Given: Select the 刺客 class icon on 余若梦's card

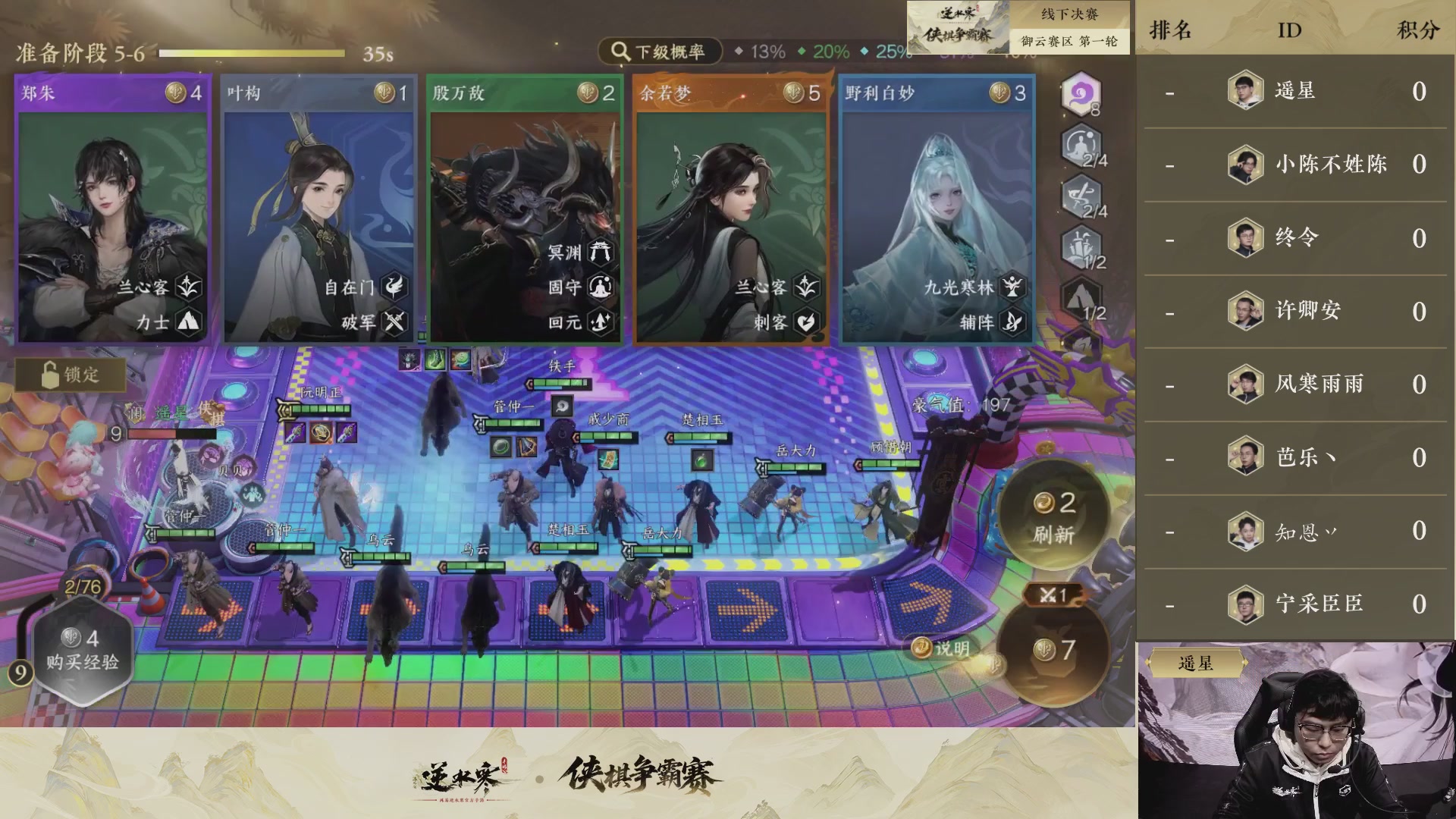Looking at the screenshot, I should 805,322.
